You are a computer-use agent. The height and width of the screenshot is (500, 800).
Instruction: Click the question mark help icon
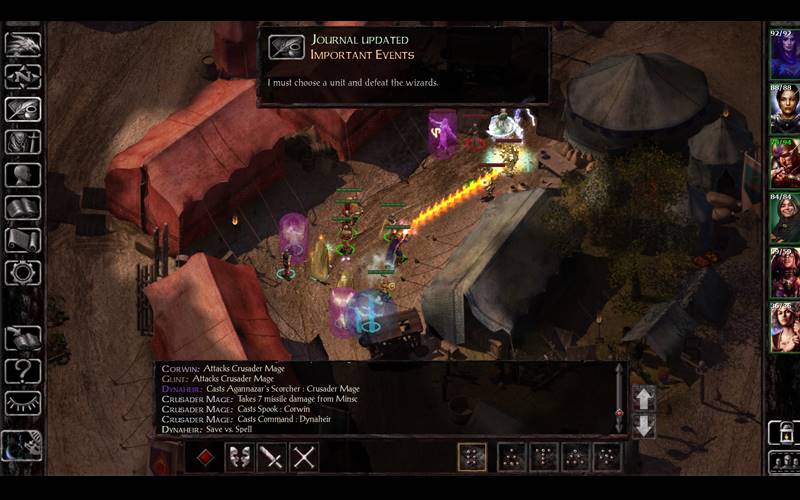(x=22, y=371)
